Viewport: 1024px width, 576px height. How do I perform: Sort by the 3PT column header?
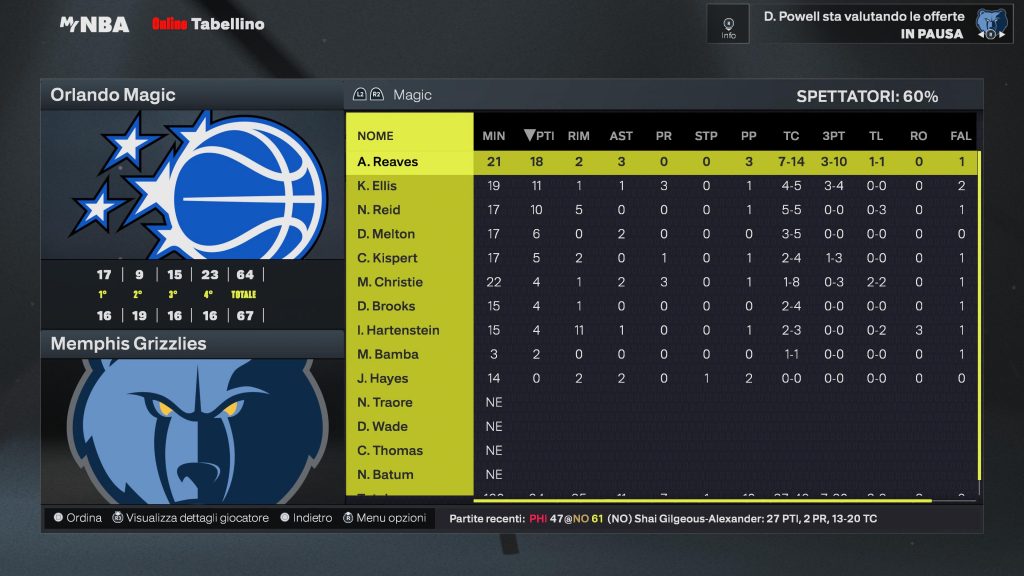(x=833, y=136)
